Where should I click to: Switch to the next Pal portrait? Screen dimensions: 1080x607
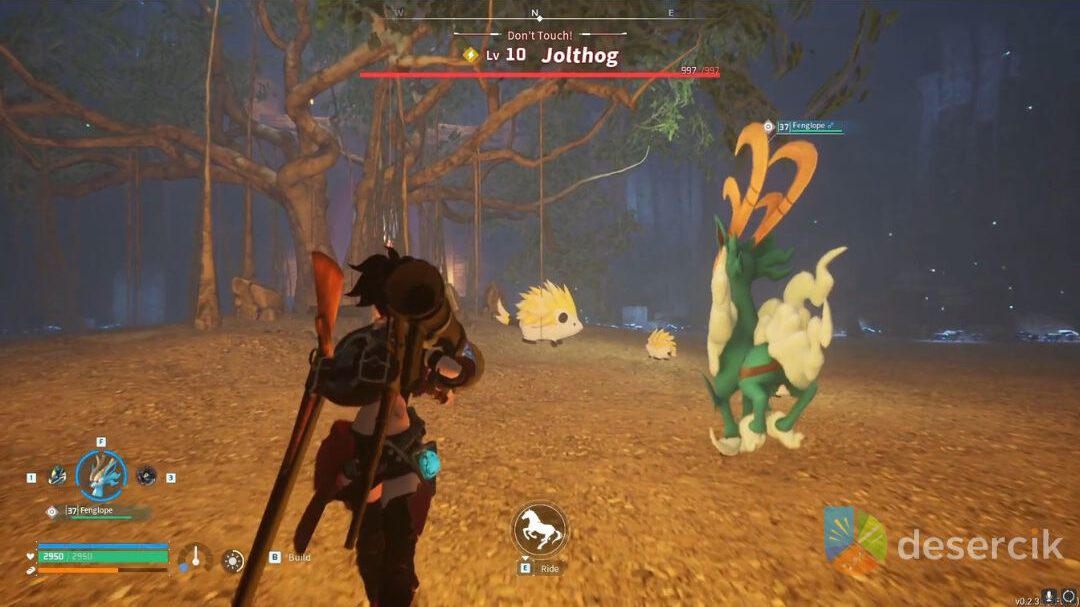point(146,476)
